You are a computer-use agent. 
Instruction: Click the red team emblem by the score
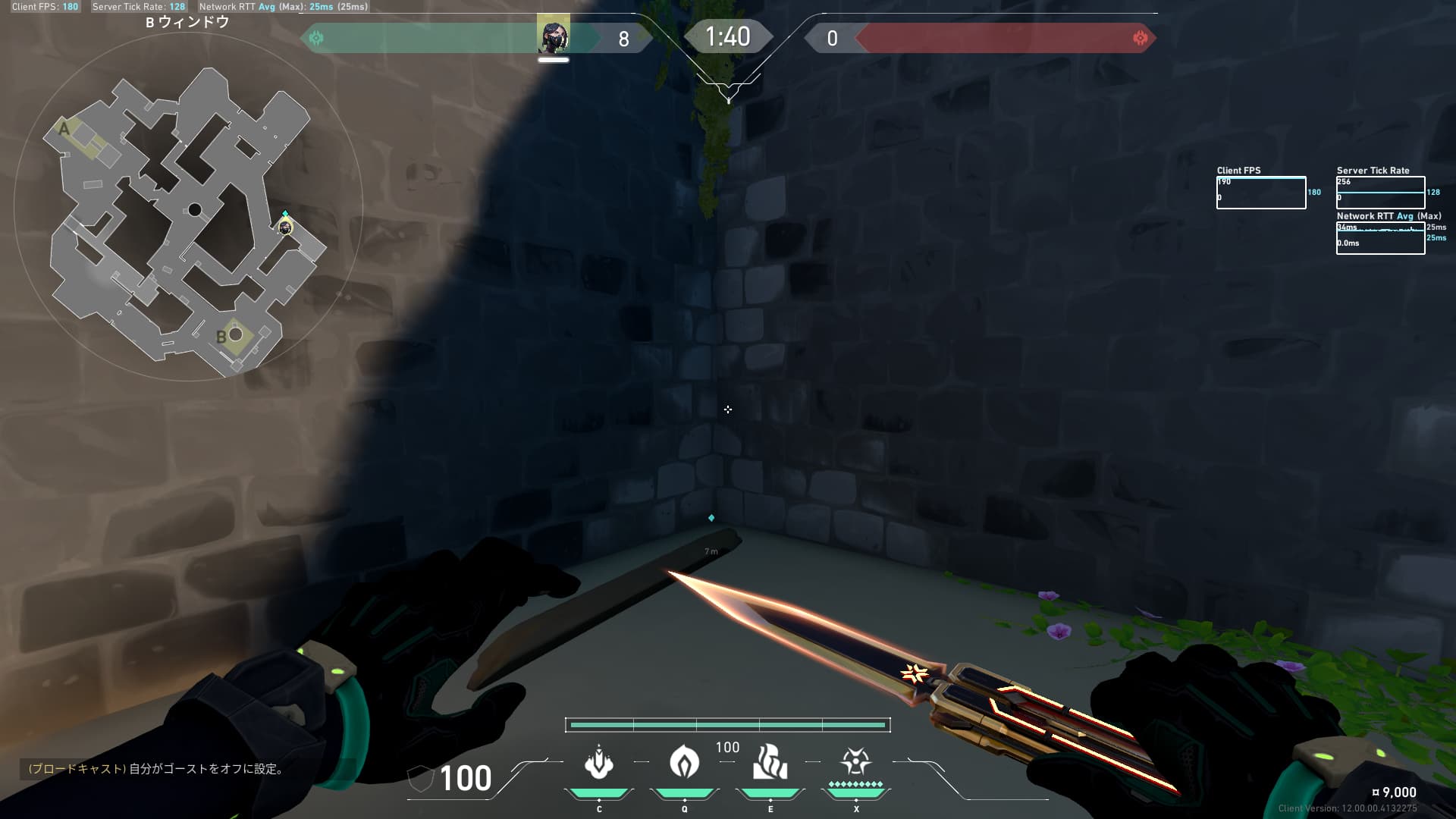click(x=1139, y=38)
